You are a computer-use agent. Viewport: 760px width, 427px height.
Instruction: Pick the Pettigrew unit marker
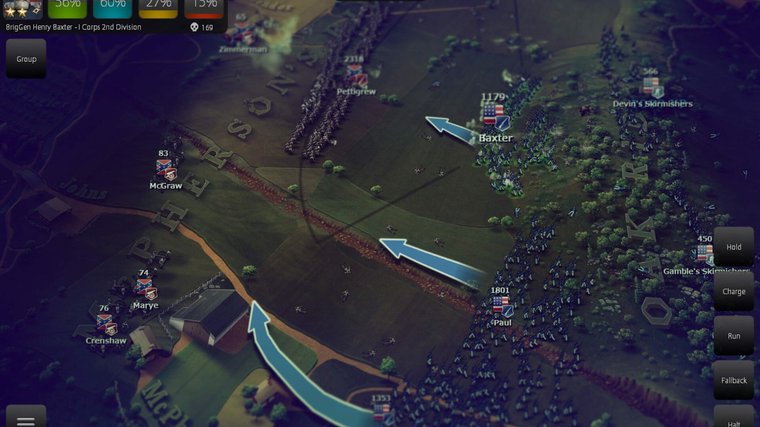pos(355,76)
